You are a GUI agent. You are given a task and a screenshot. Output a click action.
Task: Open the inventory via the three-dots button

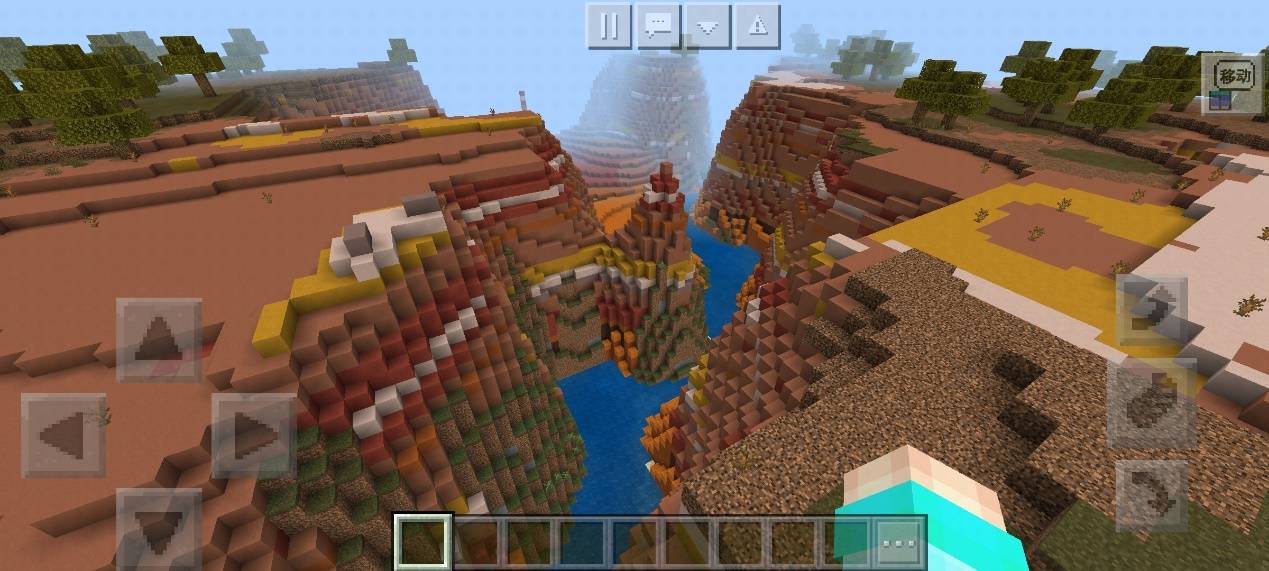[899, 543]
